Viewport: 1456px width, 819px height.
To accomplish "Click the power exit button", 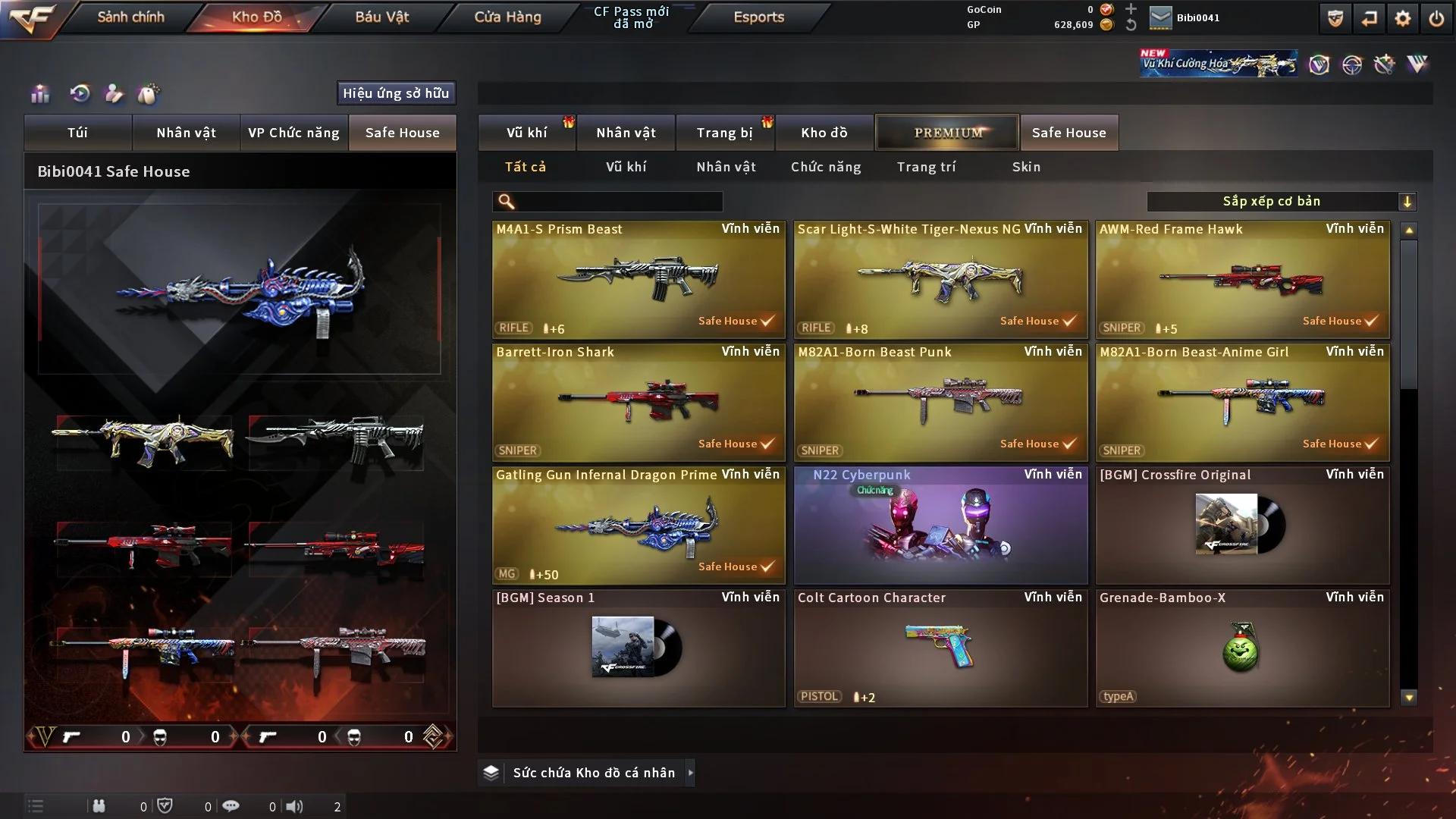I will click(x=1436, y=18).
